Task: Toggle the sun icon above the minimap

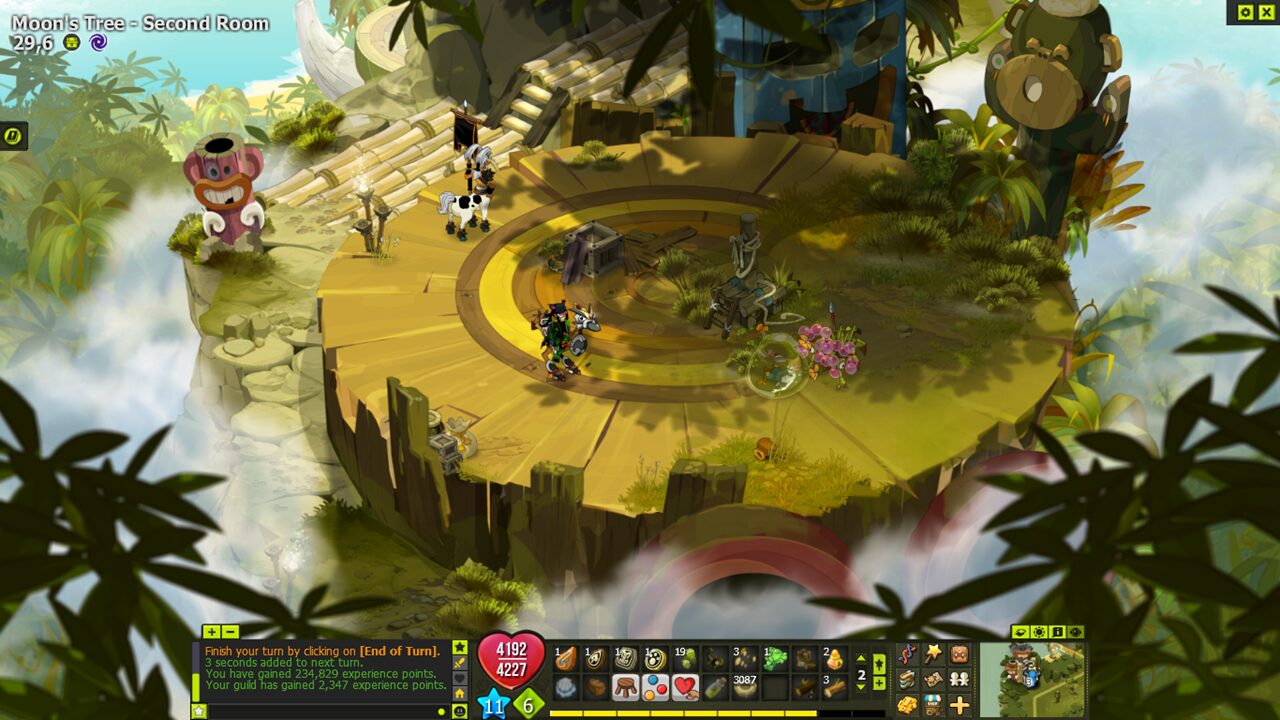Action: [x=1039, y=632]
